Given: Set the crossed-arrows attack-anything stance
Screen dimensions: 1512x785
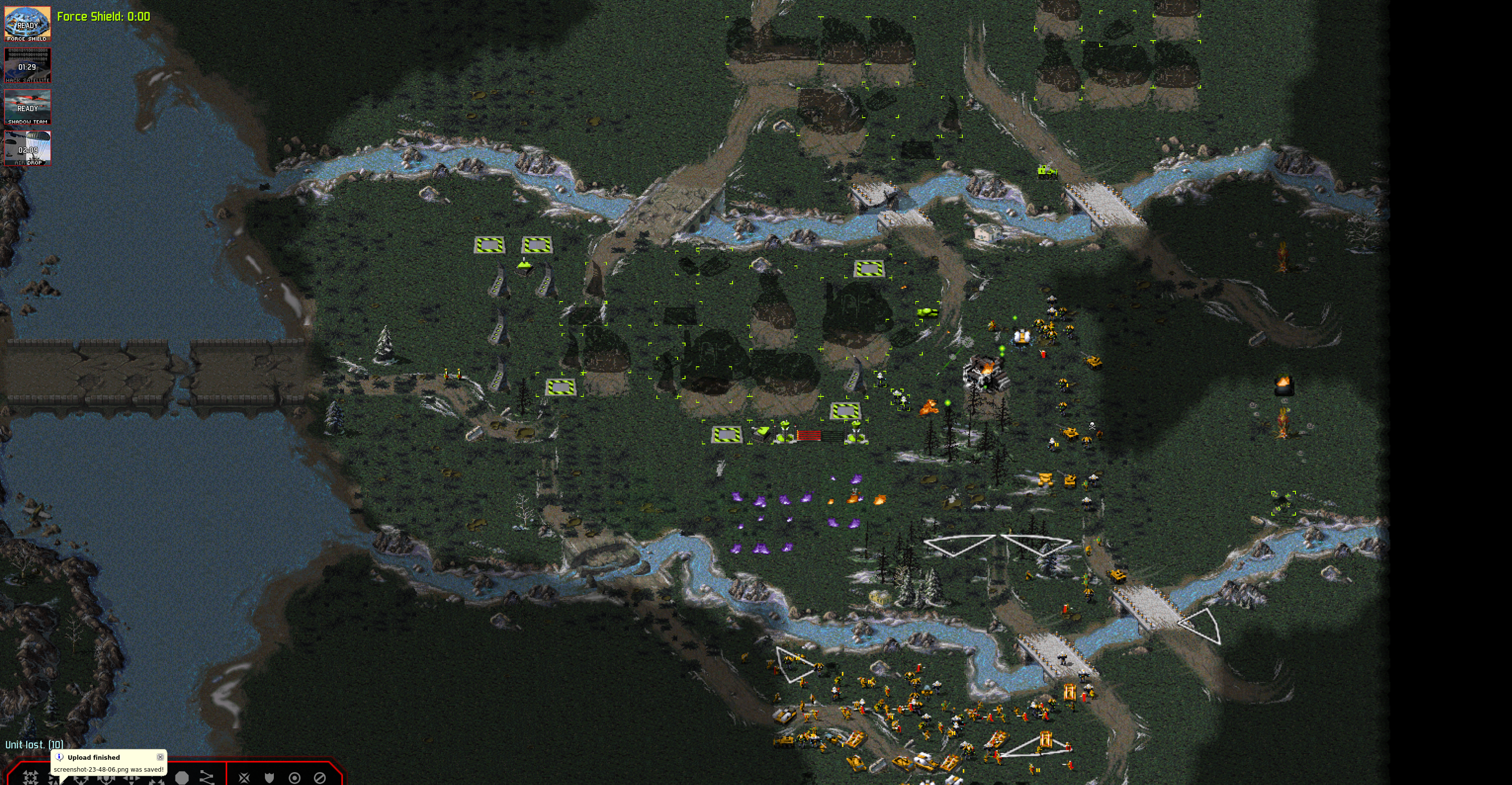Looking at the screenshot, I should coord(244,778).
